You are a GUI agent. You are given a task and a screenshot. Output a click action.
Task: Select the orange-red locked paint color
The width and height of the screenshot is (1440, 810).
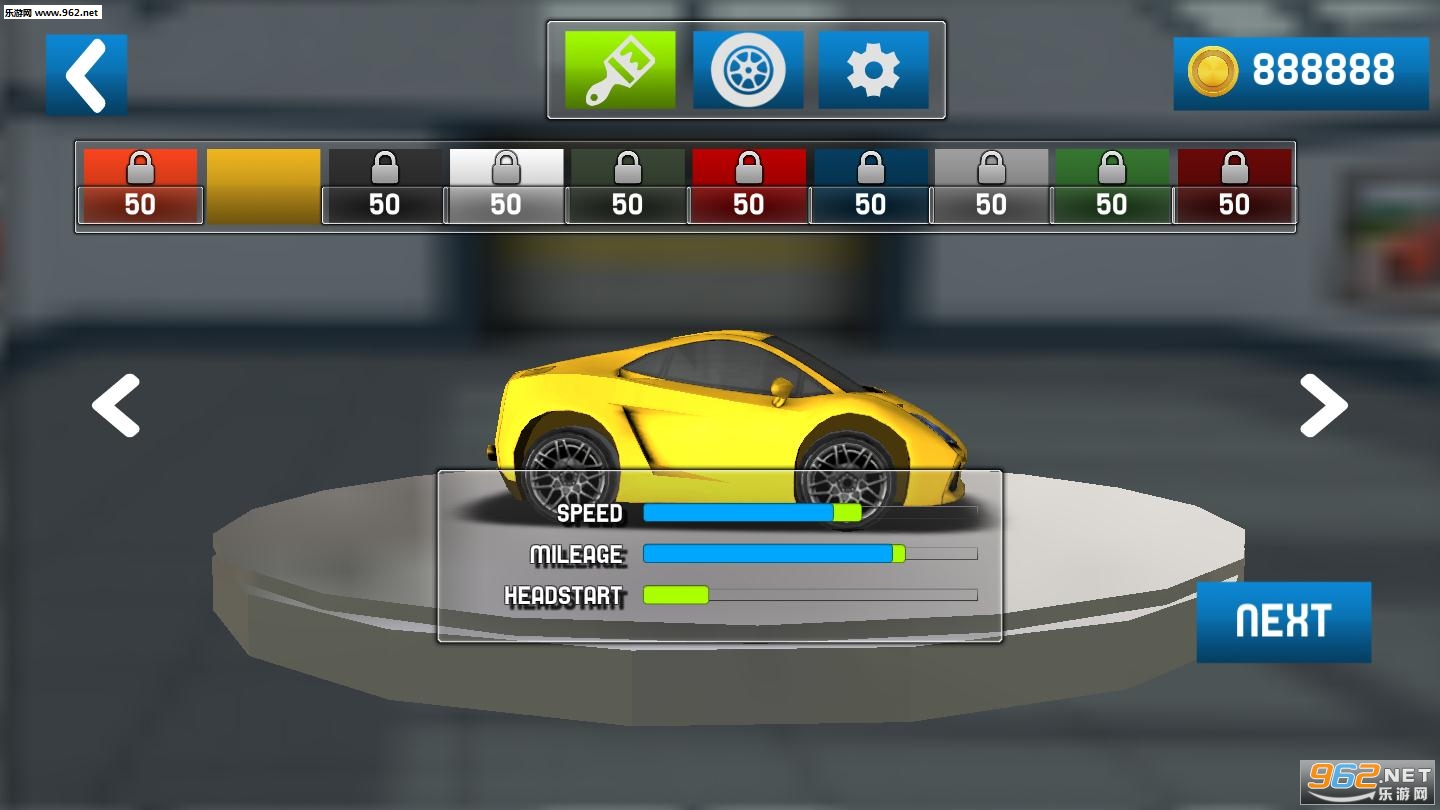click(140, 186)
